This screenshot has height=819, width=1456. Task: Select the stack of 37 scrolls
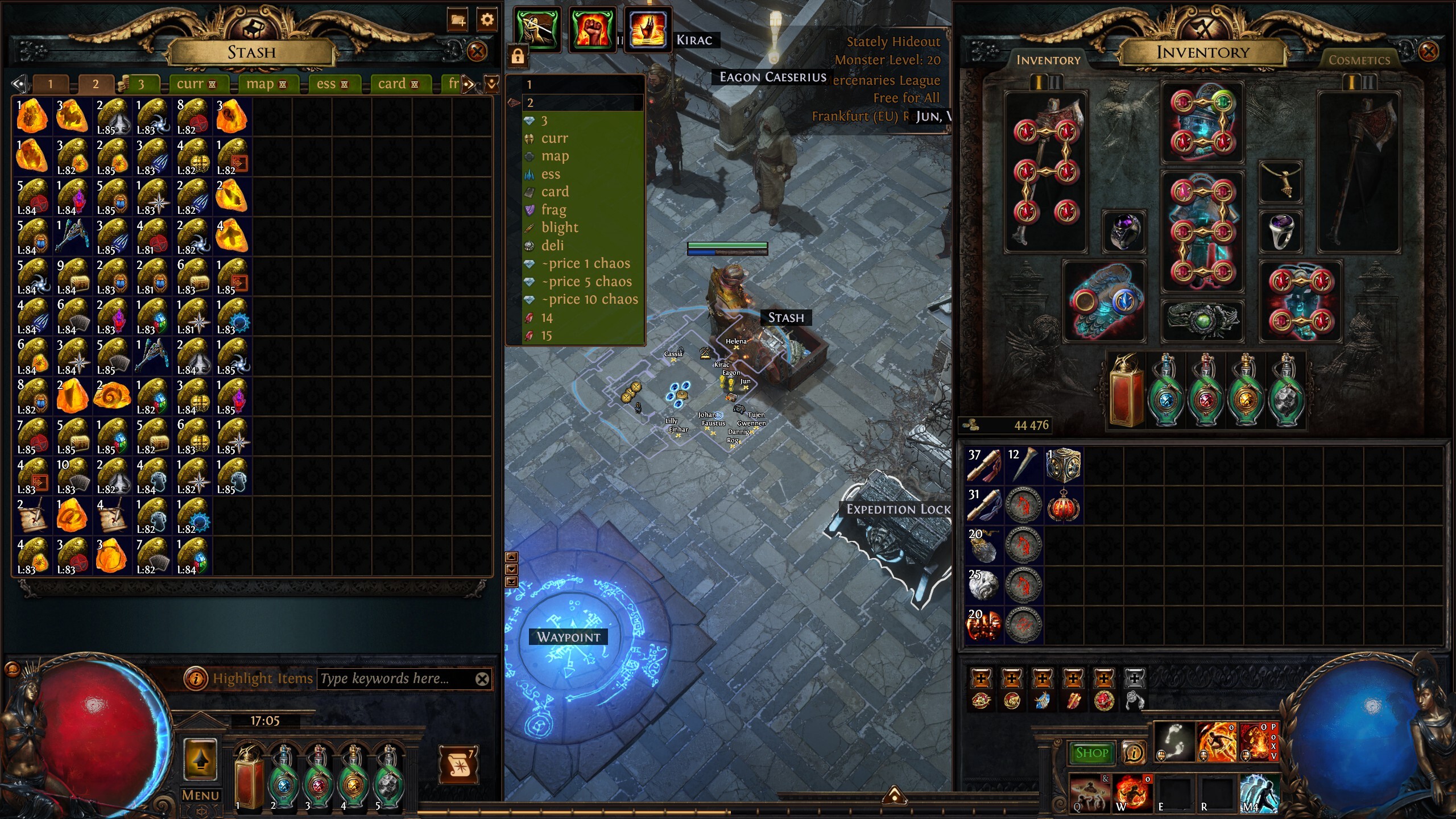pyautogui.click(x=984, y=465)
